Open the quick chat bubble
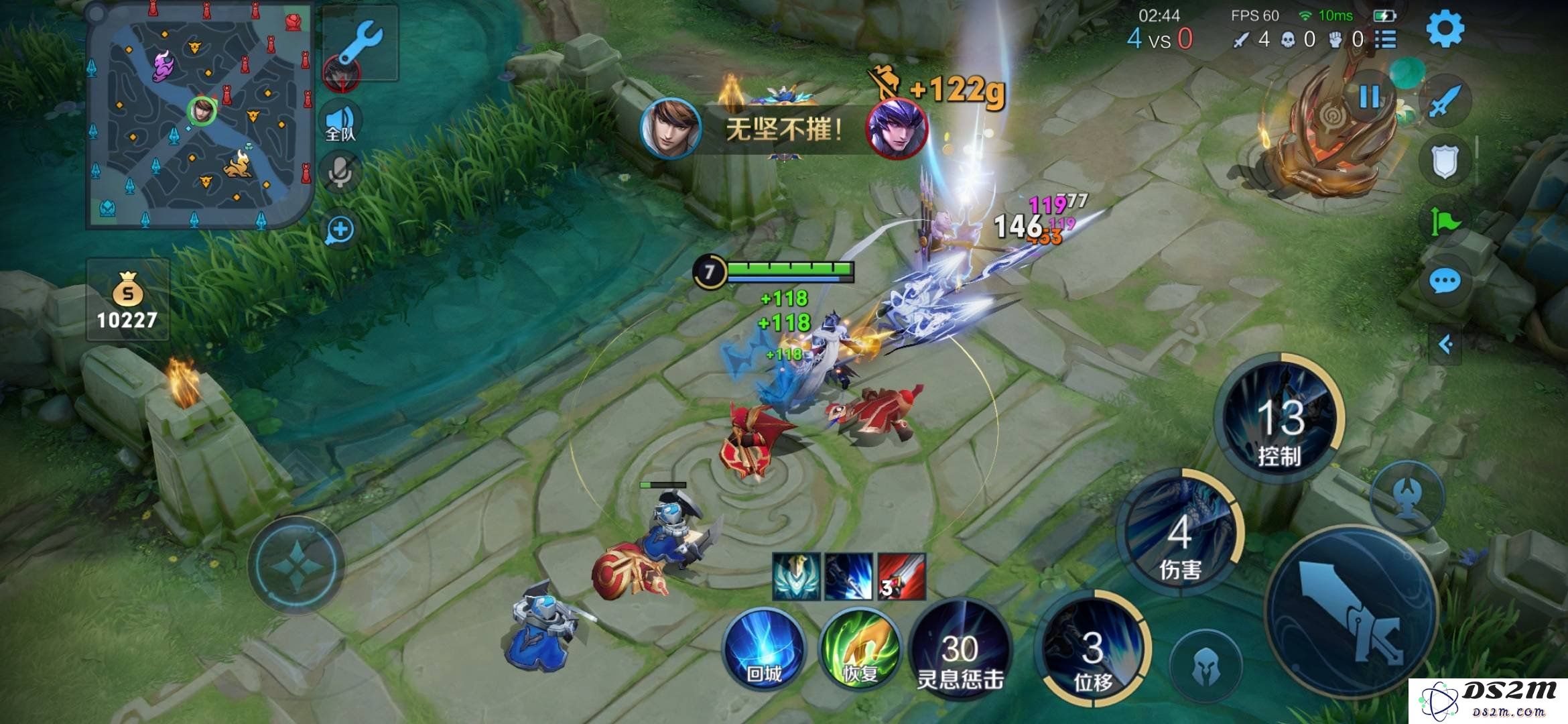The width and height of the screenshot is (1568, 724). pyautogui.click(x=1445, y=282)
